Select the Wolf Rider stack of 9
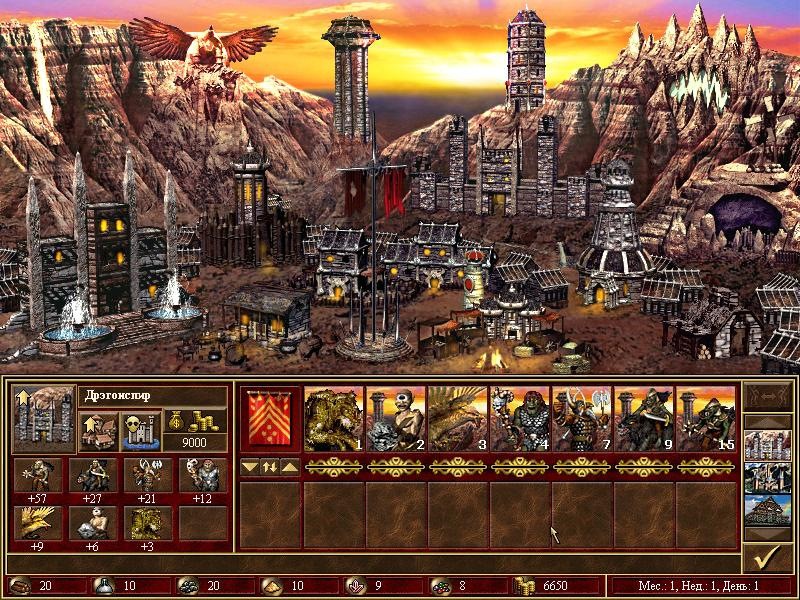Viewport: 800px width, 600px height. [x=644, y=419]
